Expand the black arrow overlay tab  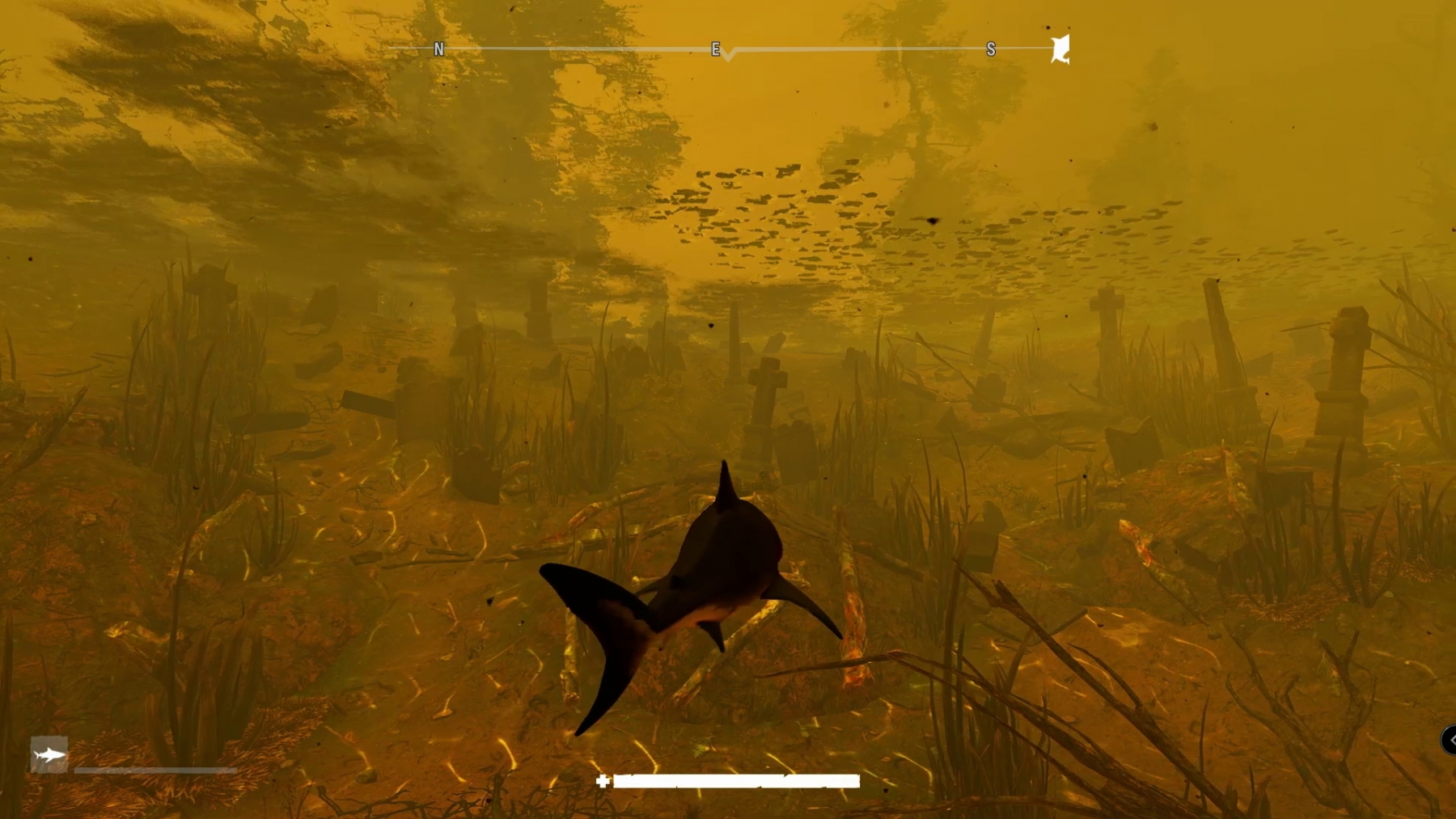coord(1449,740)
